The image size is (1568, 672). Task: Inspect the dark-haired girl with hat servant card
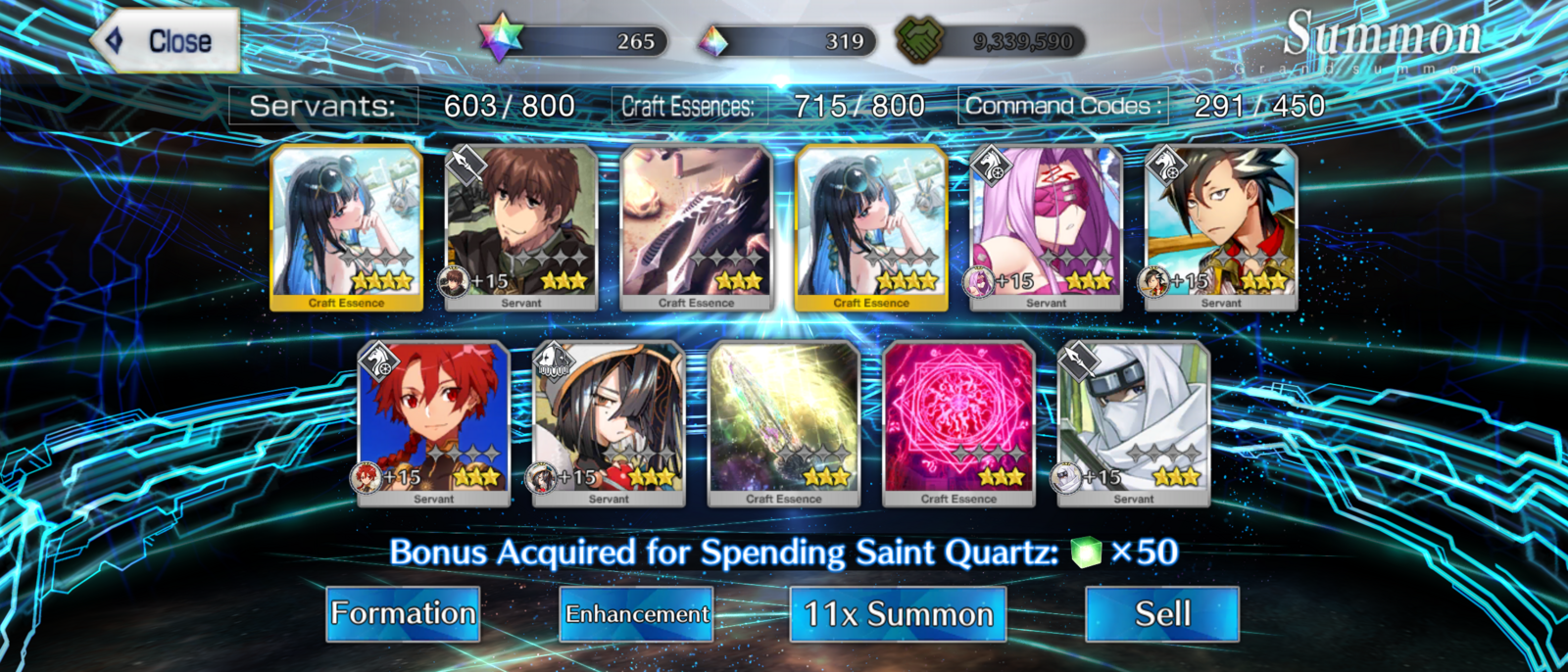(x=609, y=423)
